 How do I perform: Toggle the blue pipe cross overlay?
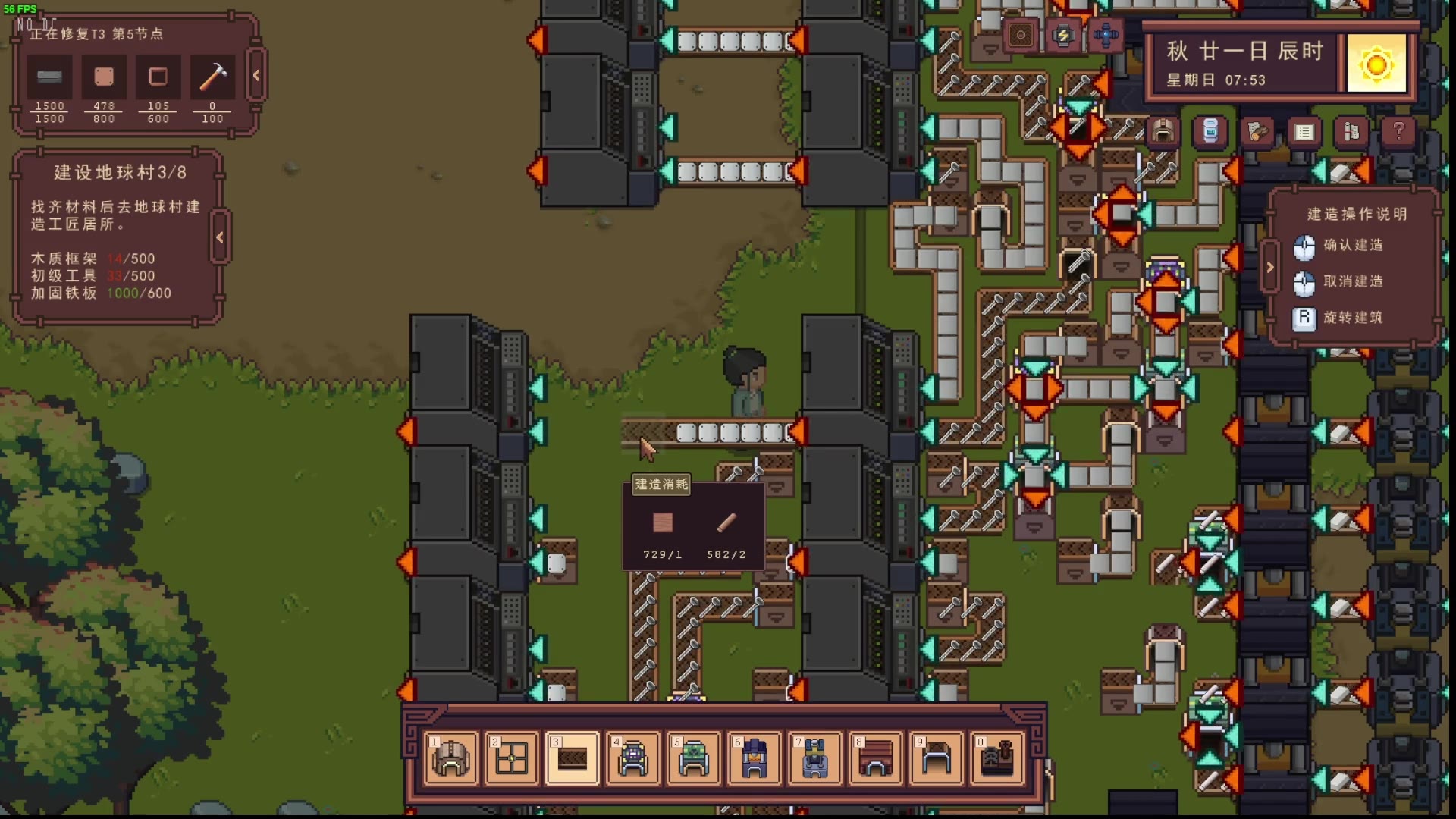point(1106,36)
